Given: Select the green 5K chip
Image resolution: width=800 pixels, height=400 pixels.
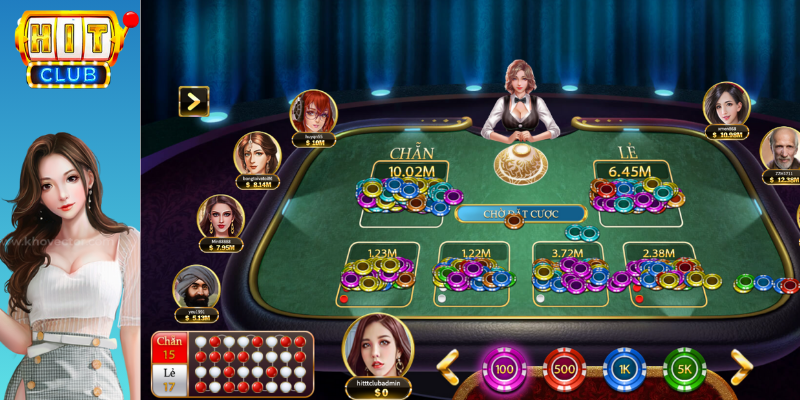Looking at the screenshot, I should click(x=685, y=369).
